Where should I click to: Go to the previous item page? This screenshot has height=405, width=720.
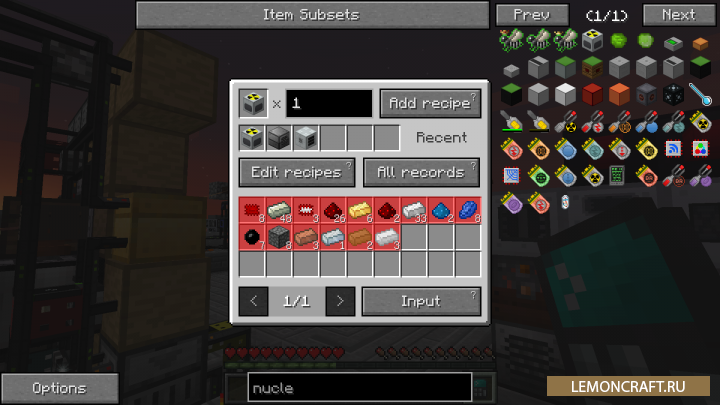[531, 15]
